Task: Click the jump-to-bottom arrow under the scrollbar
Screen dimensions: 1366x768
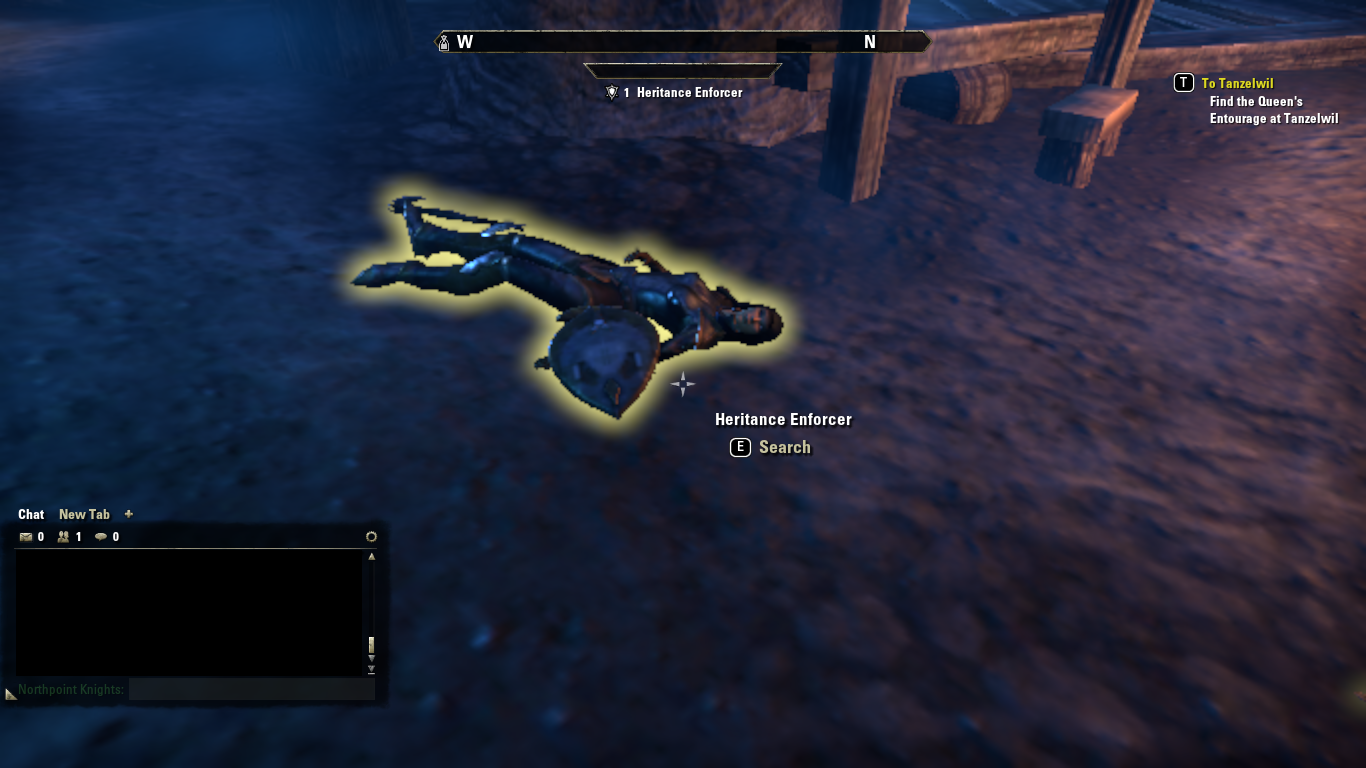Action: (x=371, y=668)
